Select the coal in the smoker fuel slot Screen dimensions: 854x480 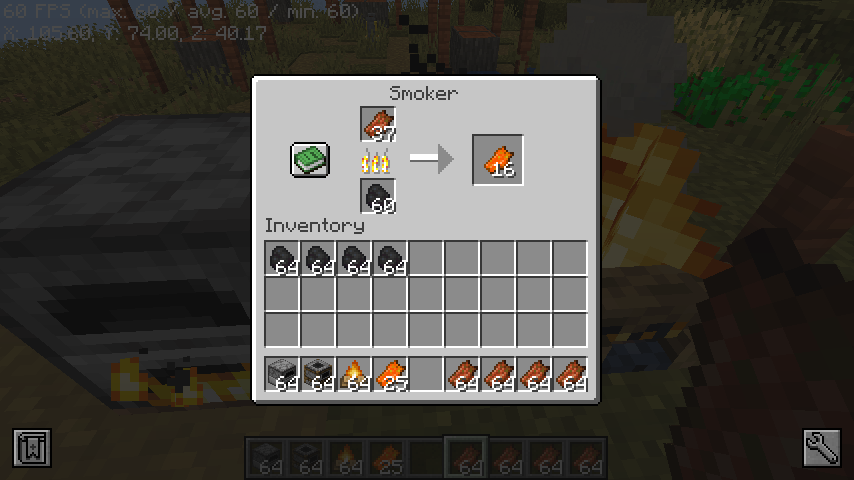click(378, 196)
